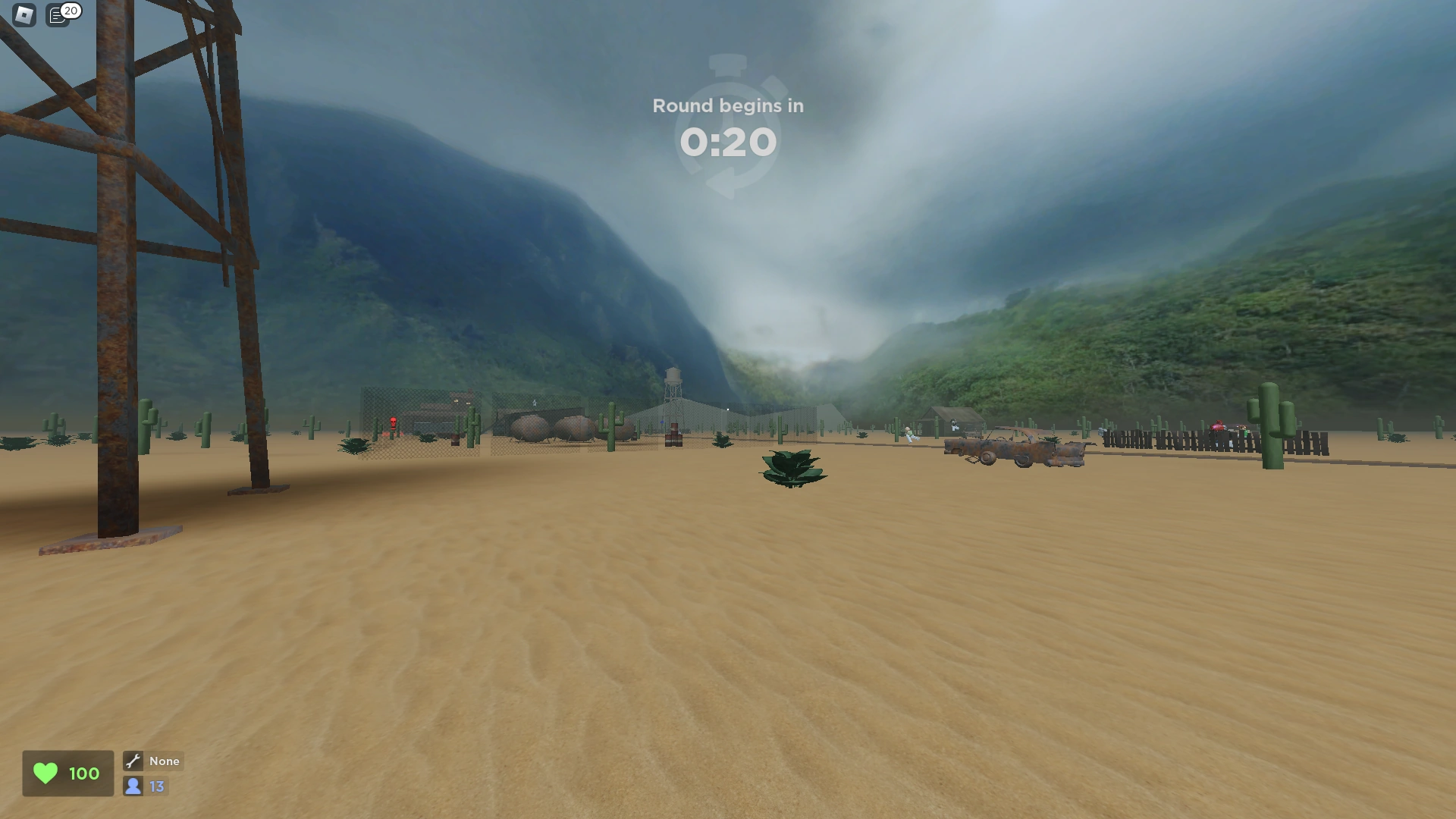This screenshot has height=819, width=1456.
Task: Select the Round begins in text
Action: pyautogui.click(x=728, y=105)
